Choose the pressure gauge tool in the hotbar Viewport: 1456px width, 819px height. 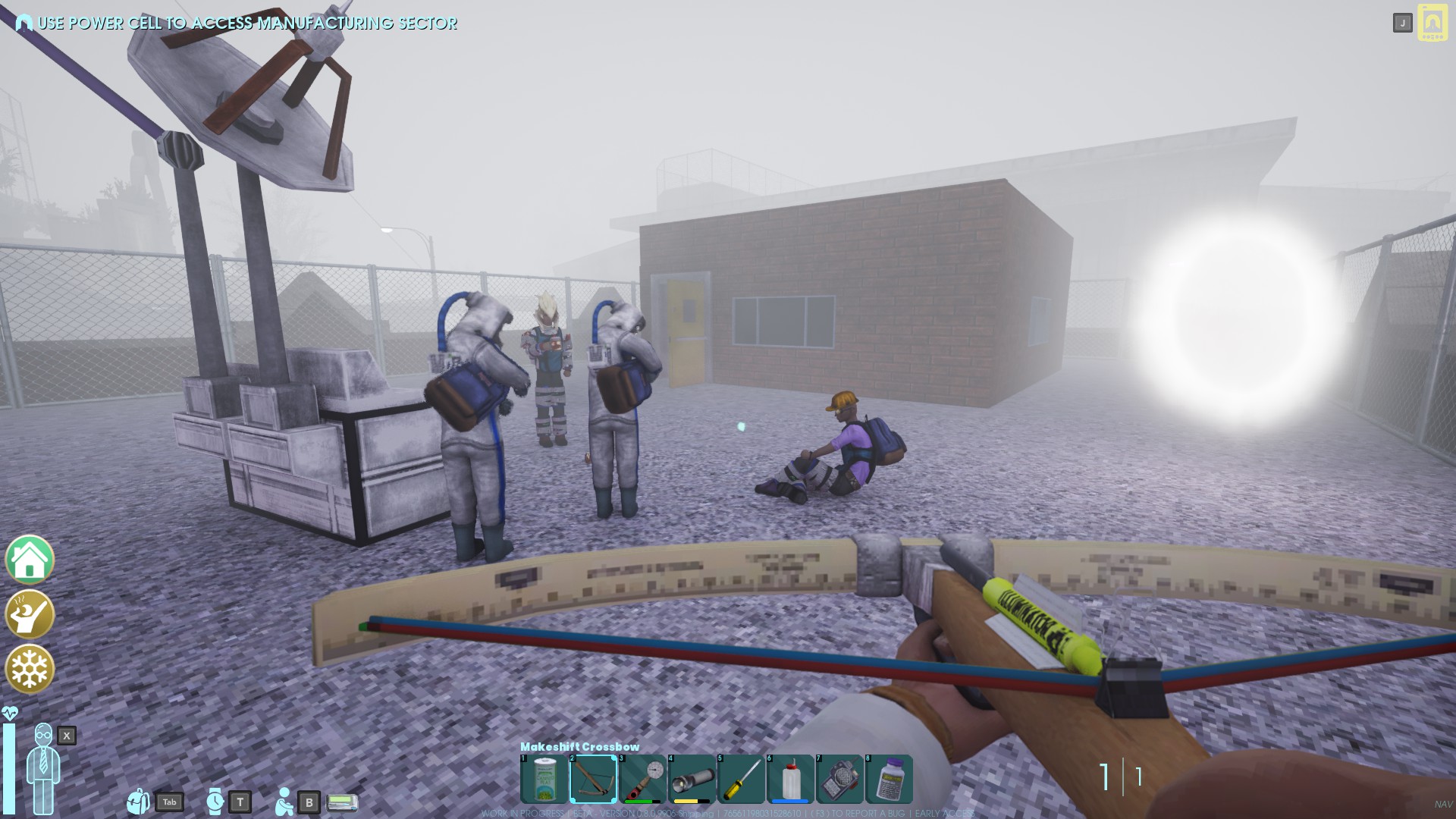[x=642, y=779]
